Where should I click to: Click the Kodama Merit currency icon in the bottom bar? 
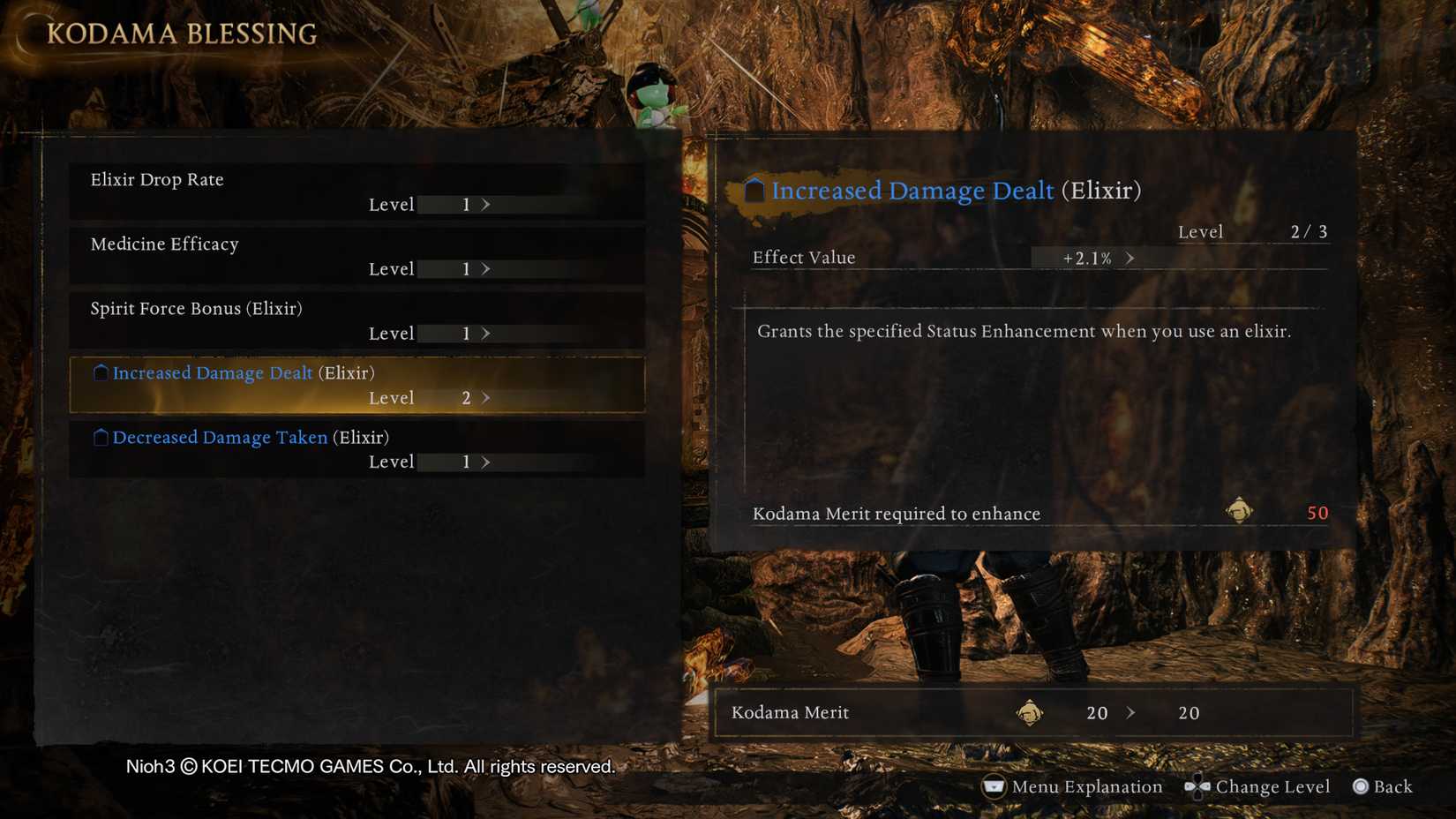point(1029,713)
